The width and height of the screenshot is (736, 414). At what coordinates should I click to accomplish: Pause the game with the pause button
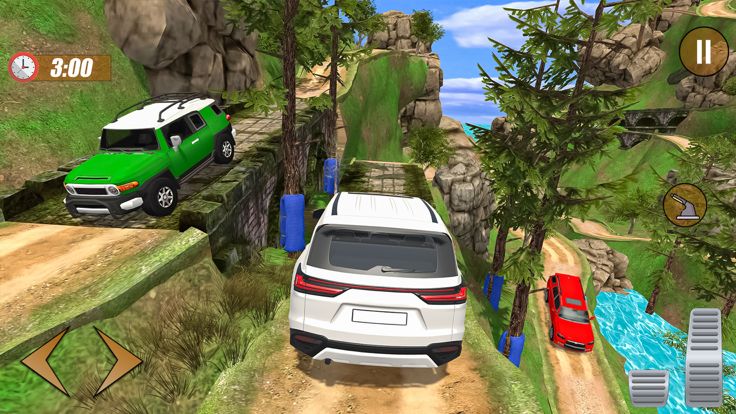(x=703, y=52)
